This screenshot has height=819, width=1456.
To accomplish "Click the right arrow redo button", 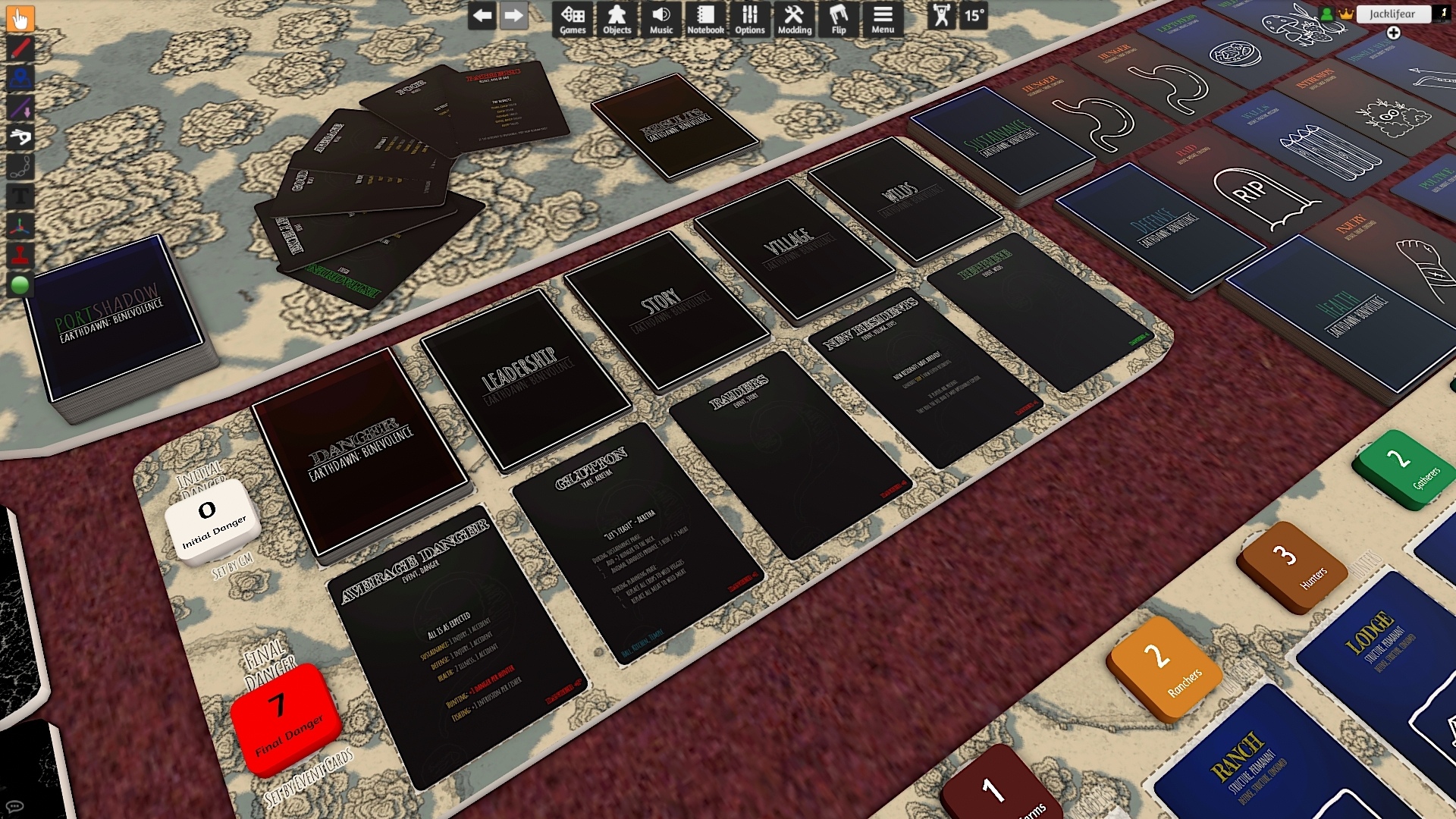I will tap(513, 15).
